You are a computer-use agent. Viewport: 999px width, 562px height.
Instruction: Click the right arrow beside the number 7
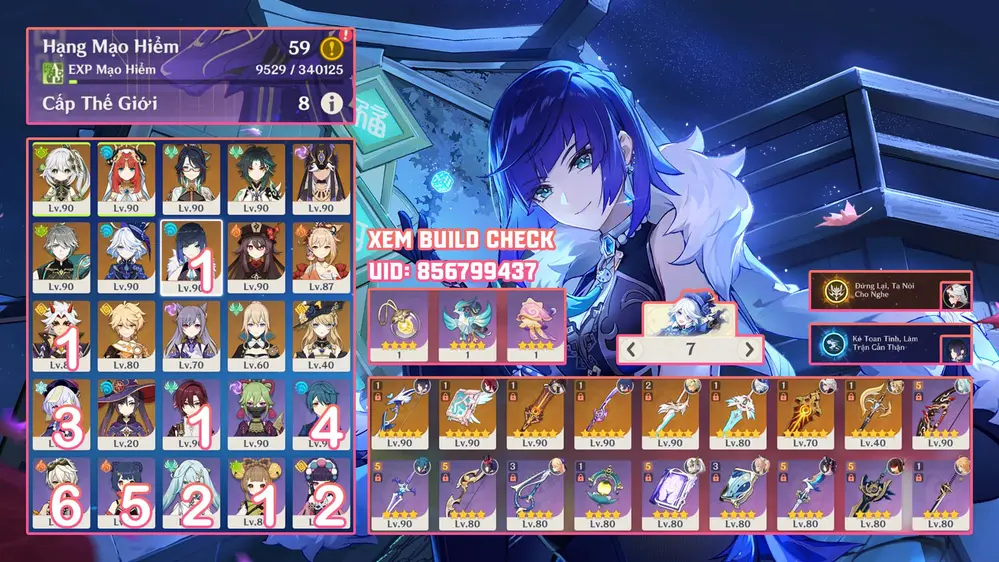pos(750,349)
